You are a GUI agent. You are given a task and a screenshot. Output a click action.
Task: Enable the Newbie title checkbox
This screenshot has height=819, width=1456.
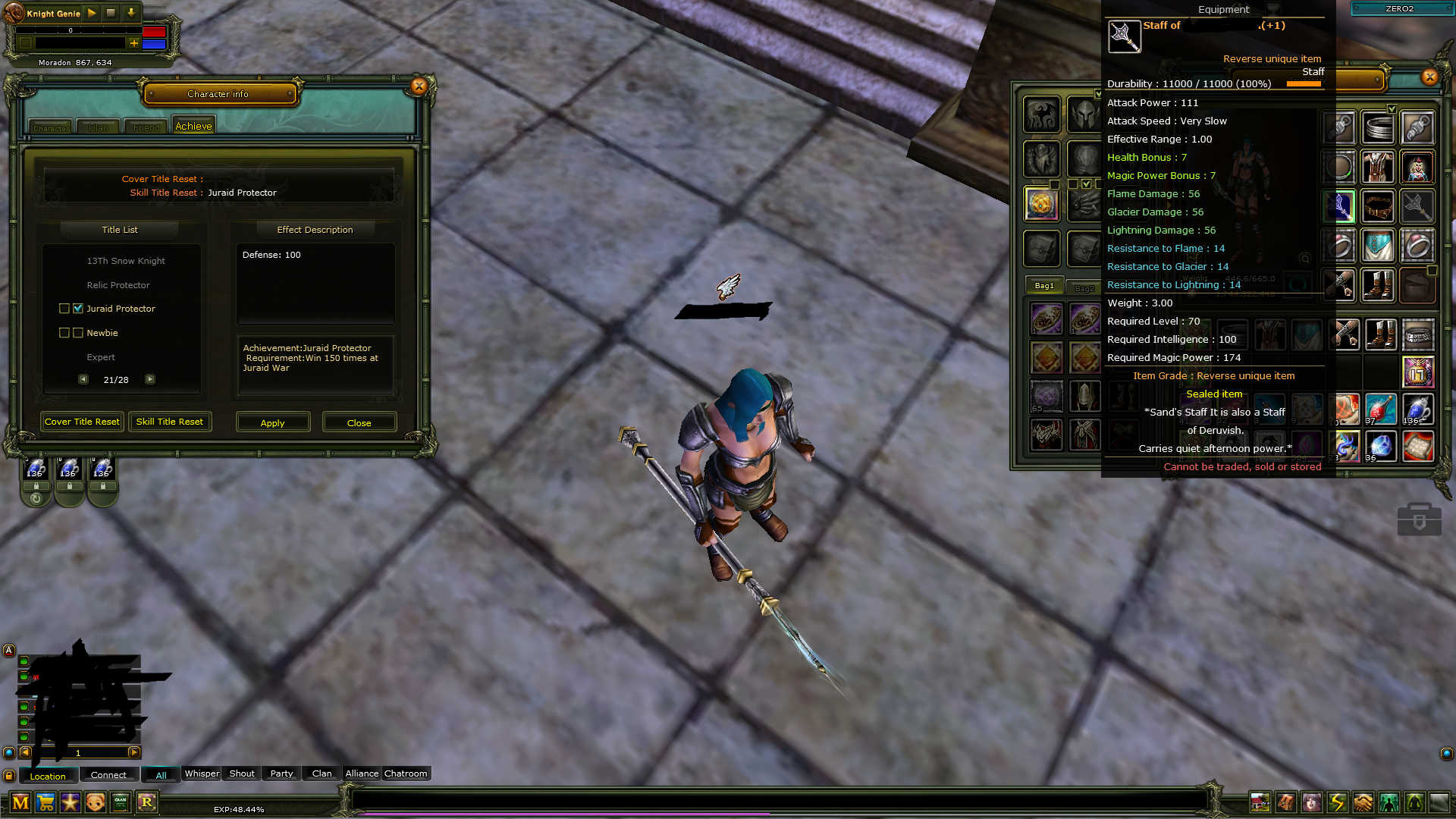[64, 333]
